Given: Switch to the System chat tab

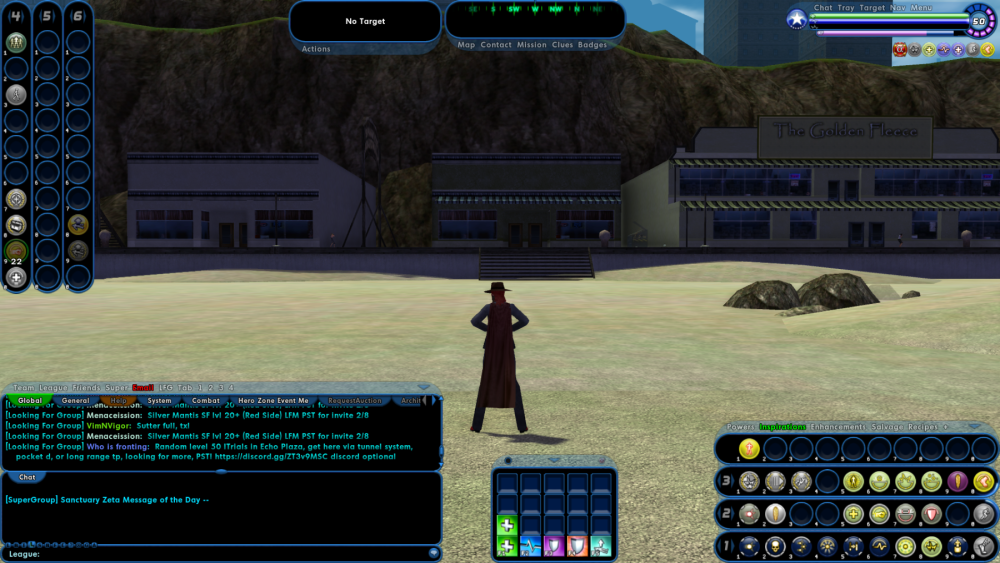Looking at the screenshot, I should 159,401.
